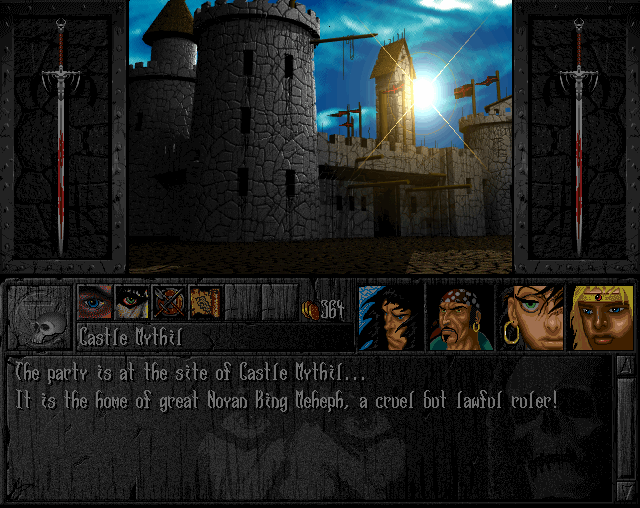
Task: Choose the bandana-wearing mustached man portrait
Action: (460, 317)
